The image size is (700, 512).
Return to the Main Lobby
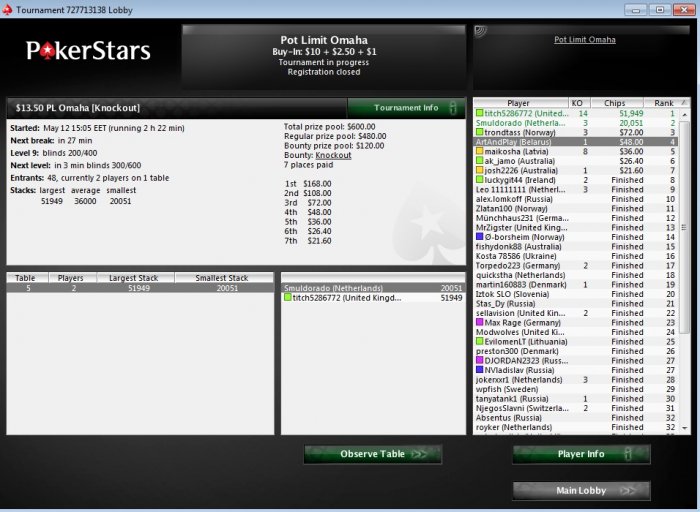[x=581, y=490]
